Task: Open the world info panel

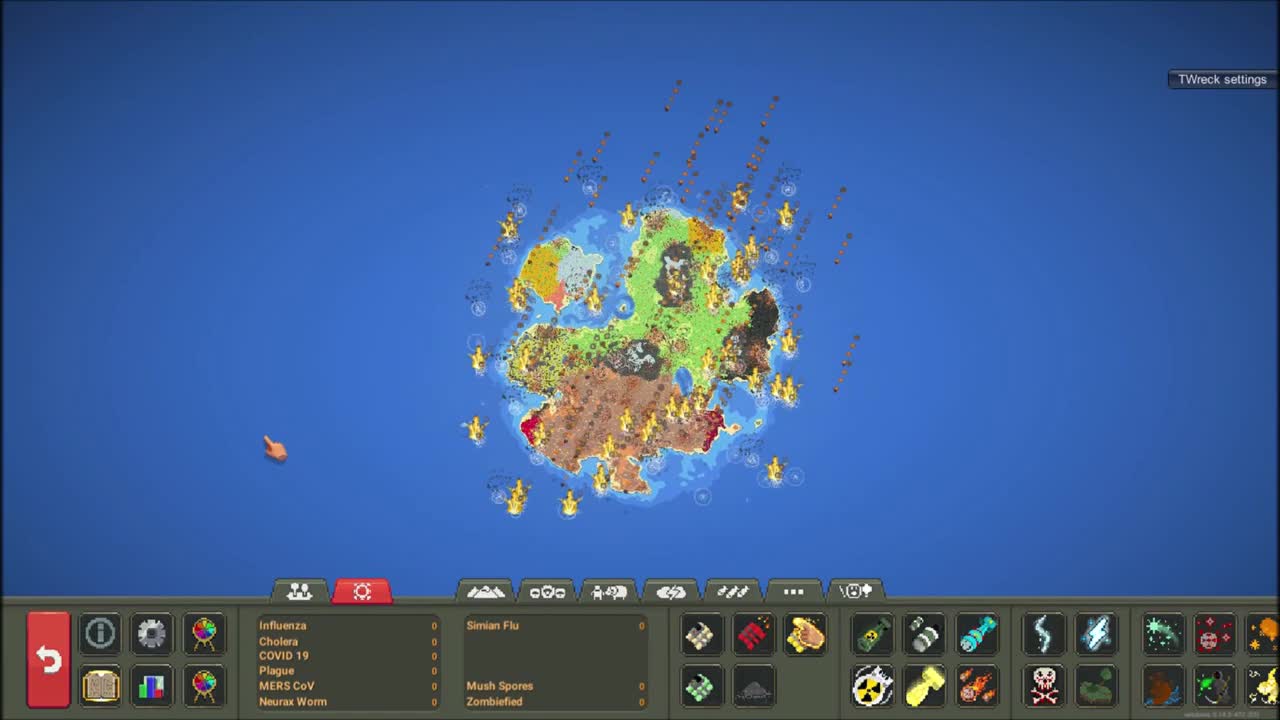Action: pyautogui.click(x=100, y=633)
